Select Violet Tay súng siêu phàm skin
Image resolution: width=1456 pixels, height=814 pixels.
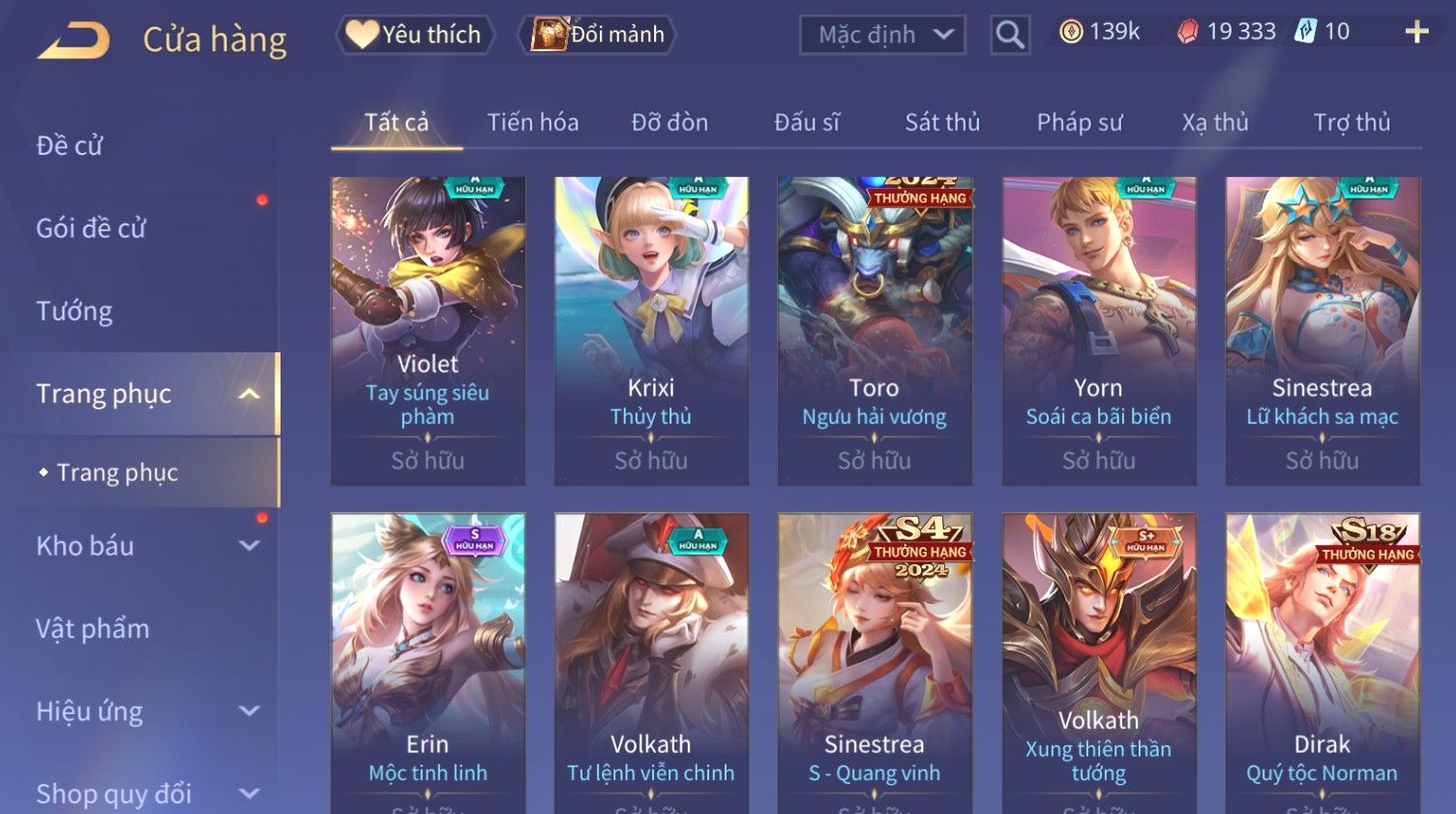point(428,329)
